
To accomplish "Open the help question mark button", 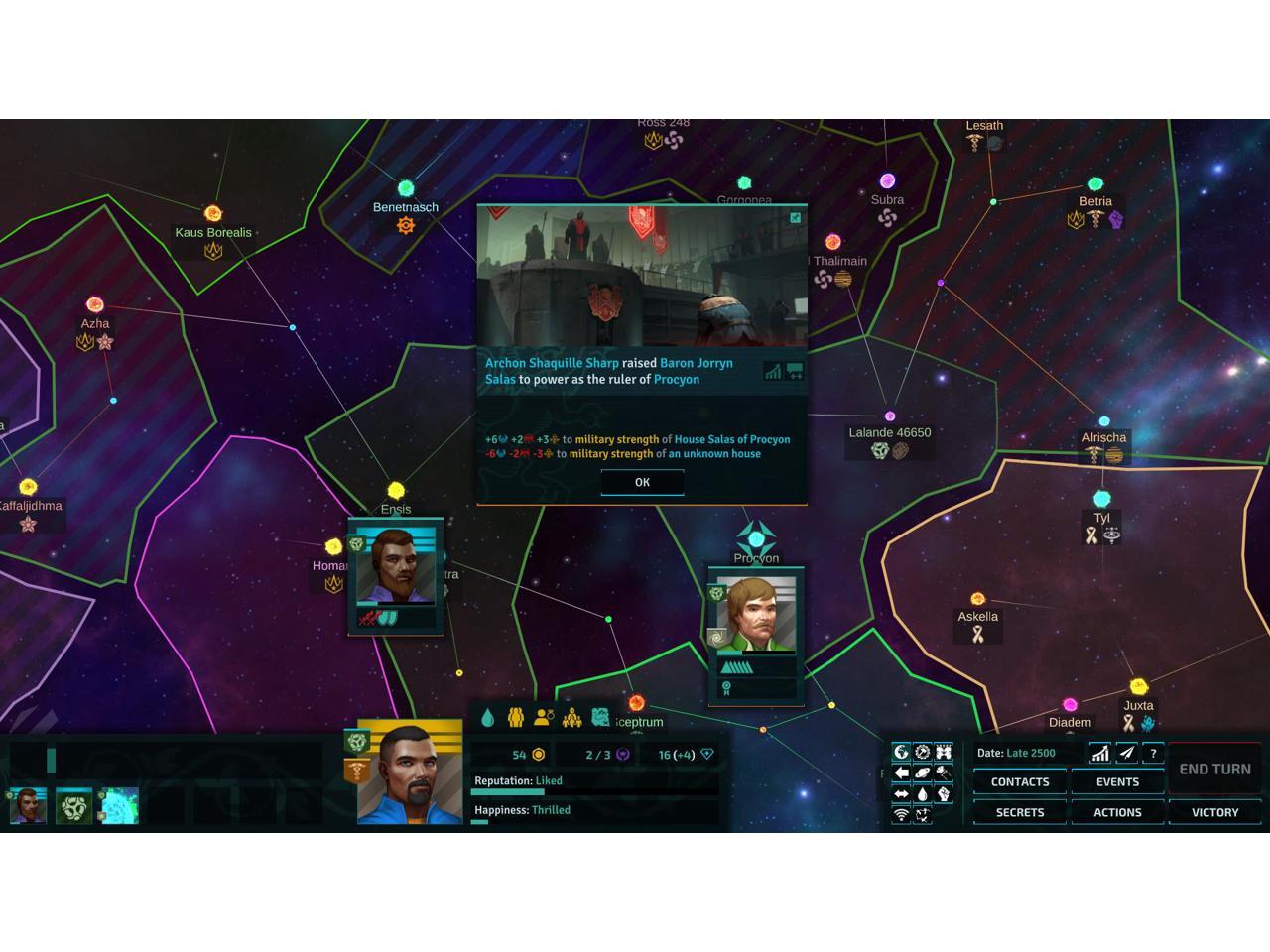I will tap(1153, 754).
